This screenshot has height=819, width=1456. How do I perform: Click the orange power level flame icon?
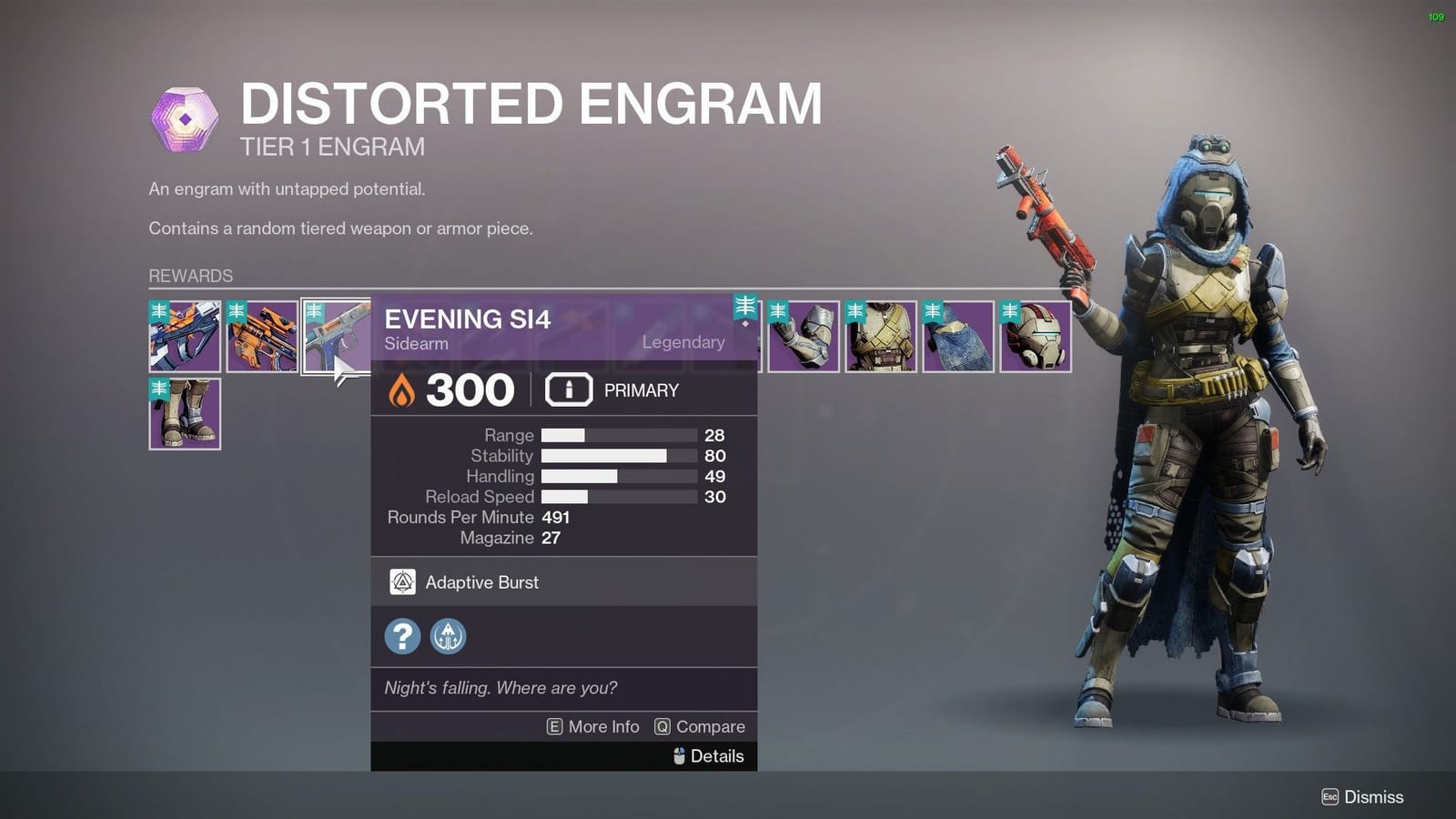point(401,389)
